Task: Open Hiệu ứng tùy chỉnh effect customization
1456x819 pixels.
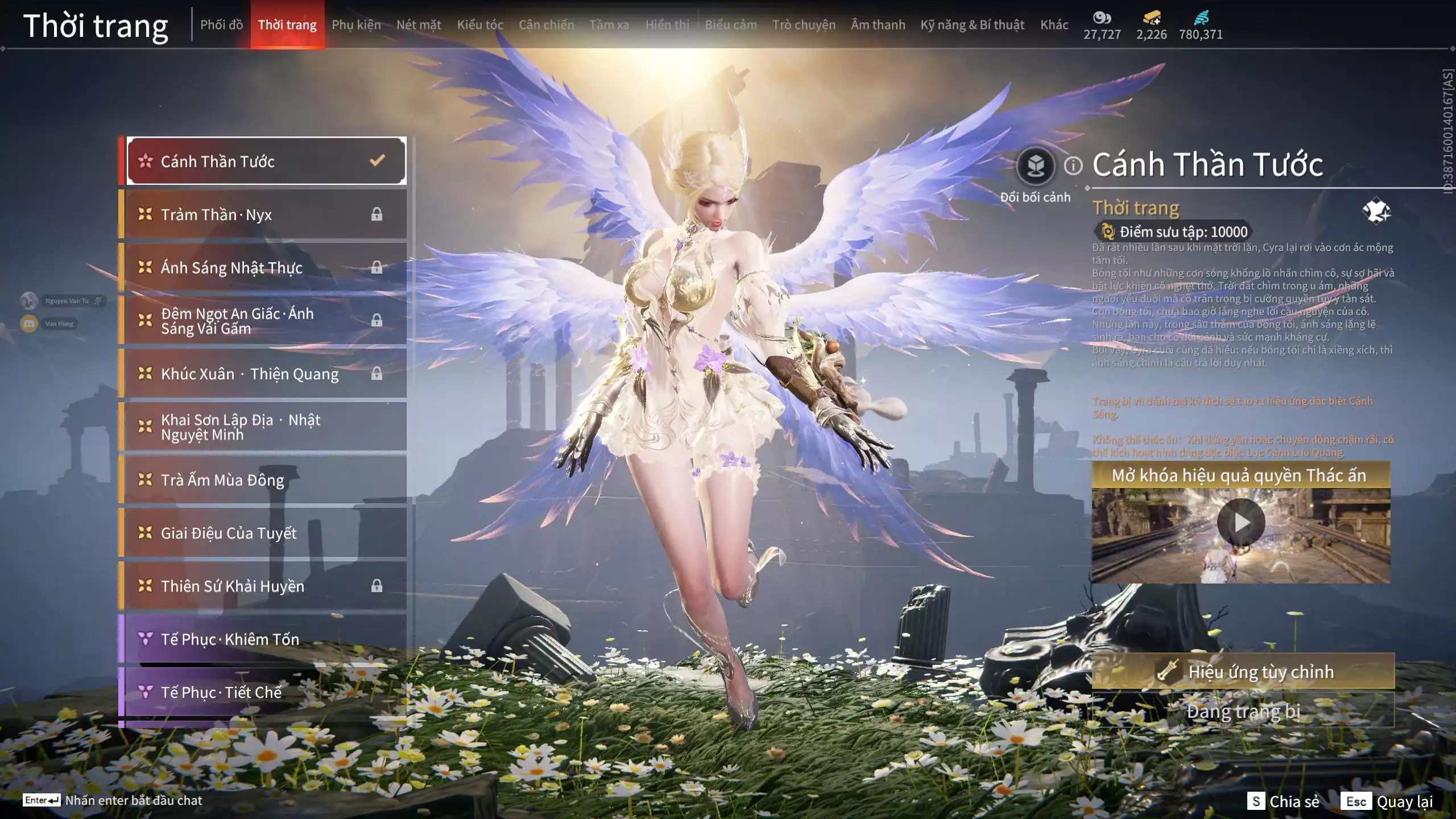Action: click(x=1243, y=672)
